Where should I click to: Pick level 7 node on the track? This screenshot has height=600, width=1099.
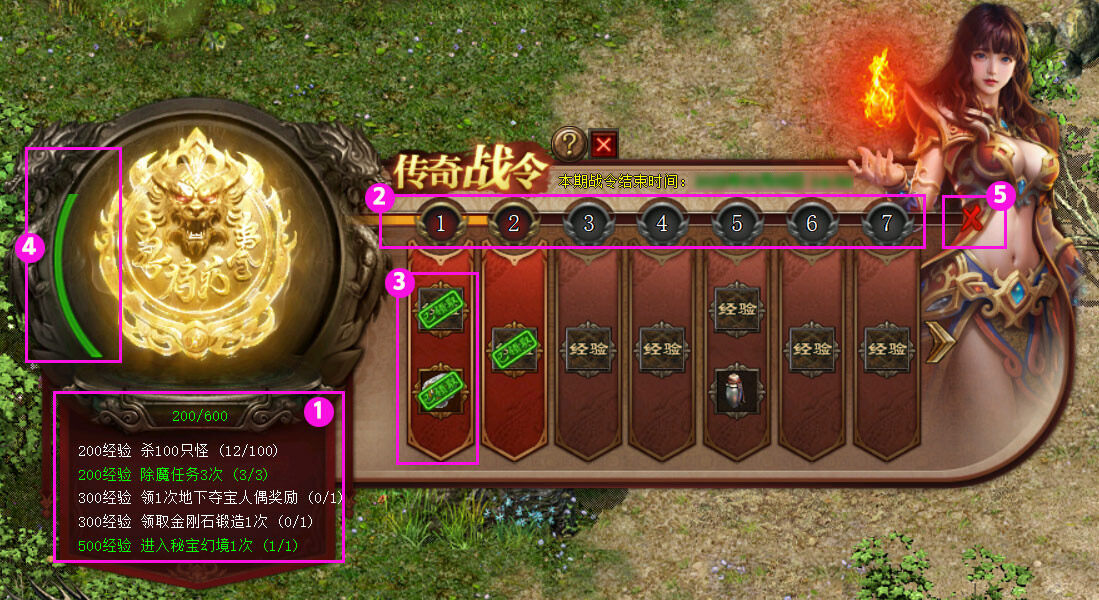(885, 223)
